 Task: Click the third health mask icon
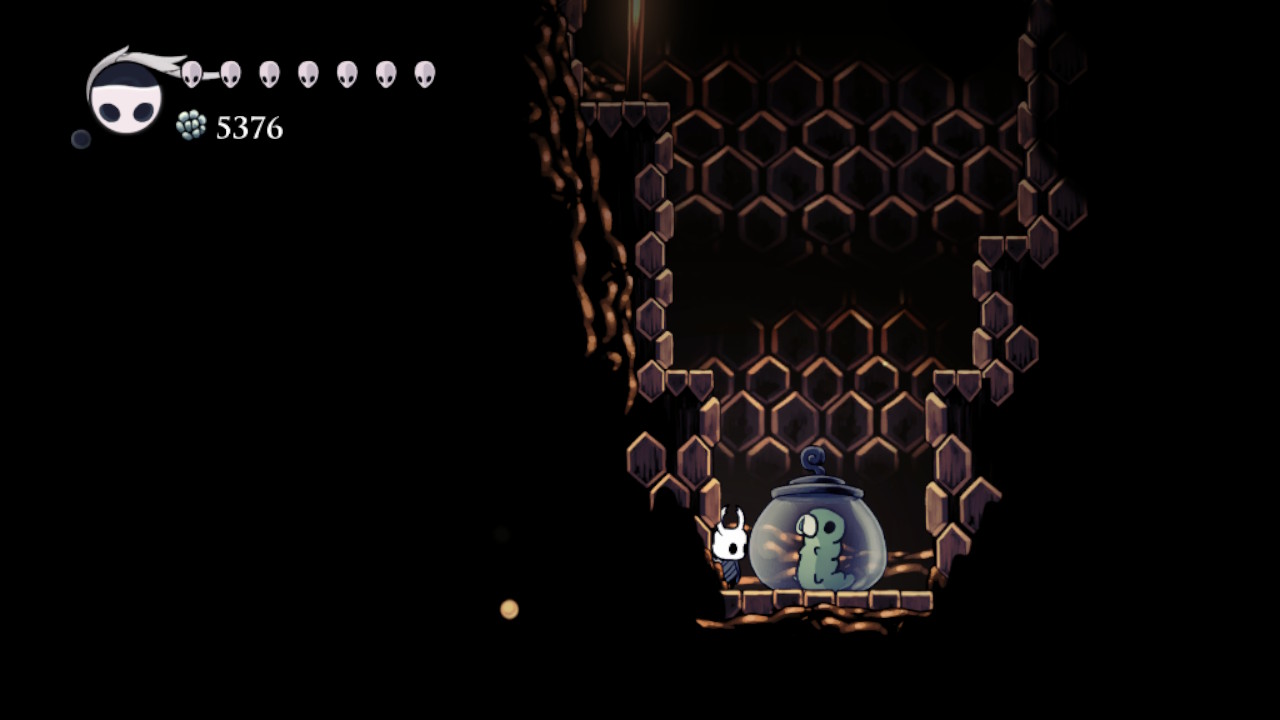pos(268,72)
